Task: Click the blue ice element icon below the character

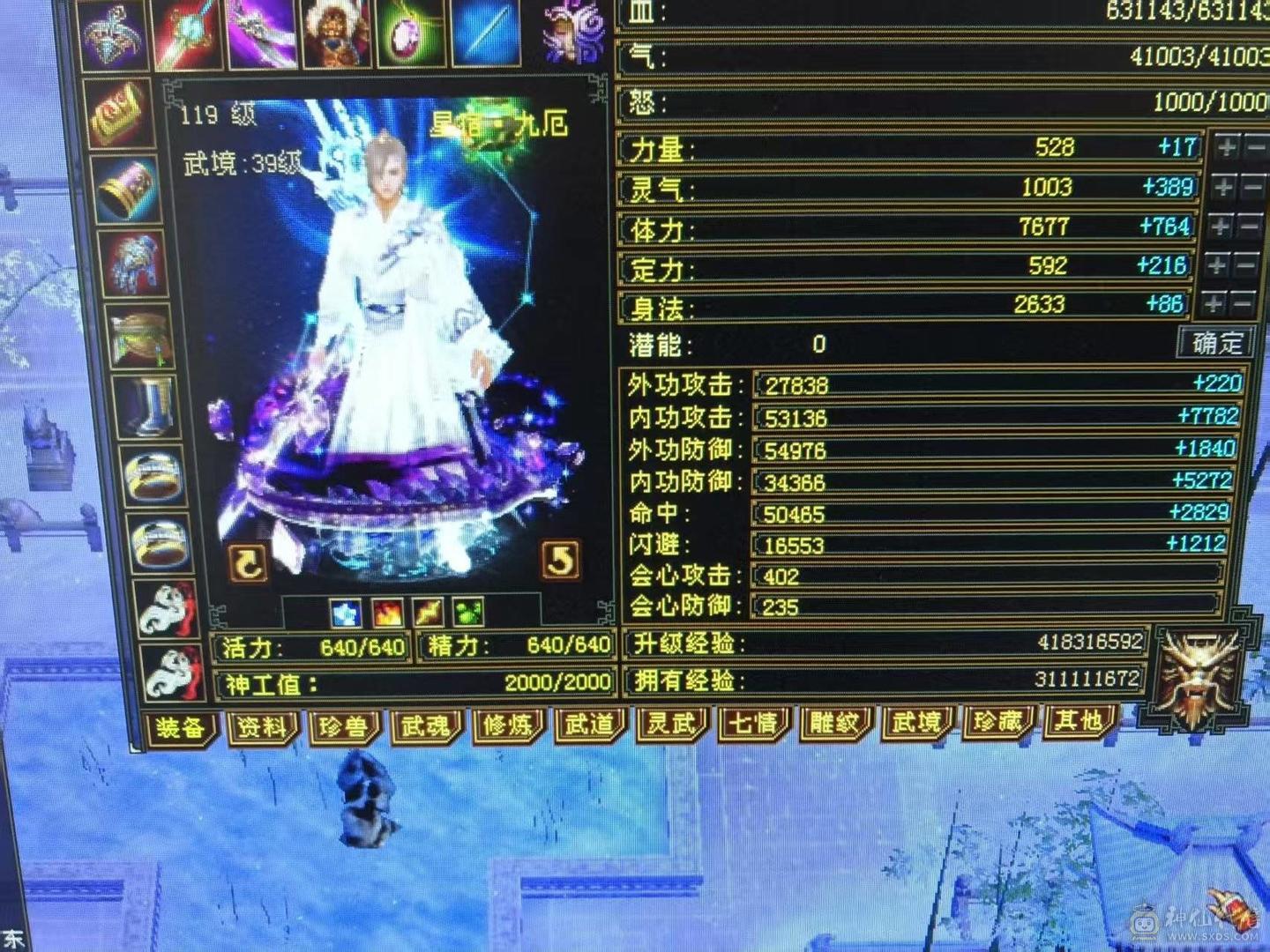Action: point(344,612)
